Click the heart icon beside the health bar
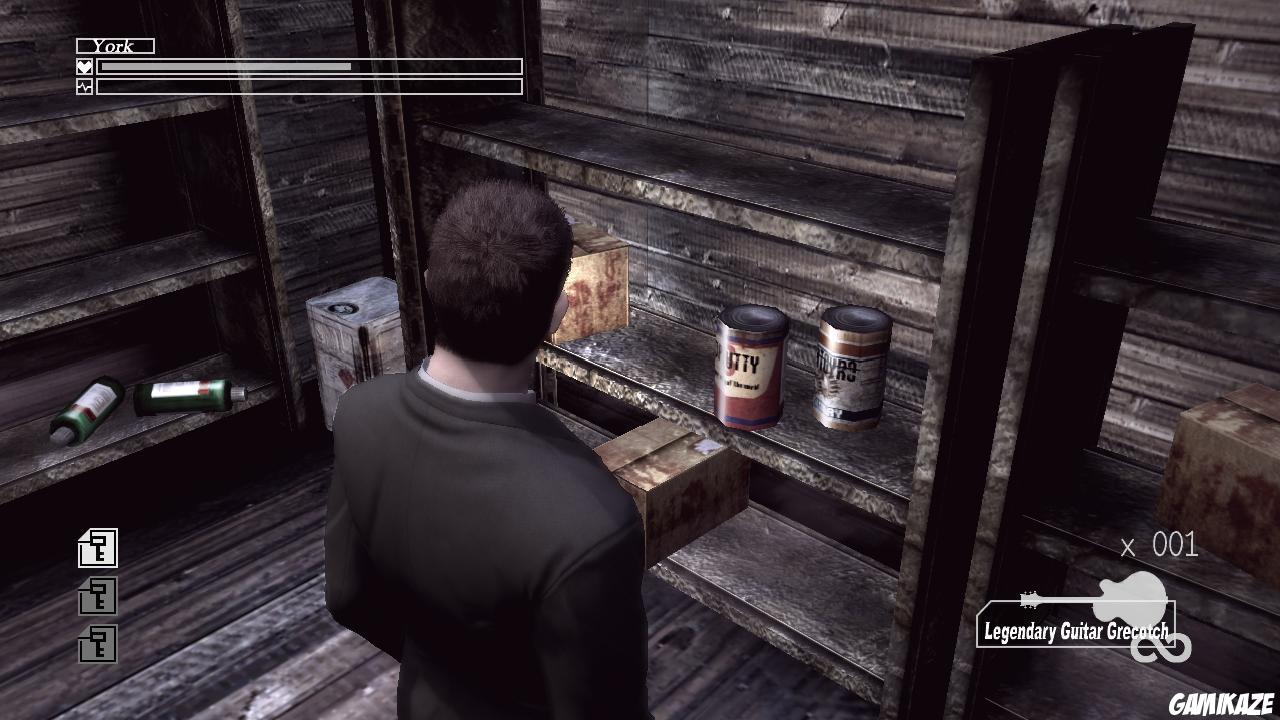Image resolution: width=1280 pixels, height=720 pixels. coord(85,65)
